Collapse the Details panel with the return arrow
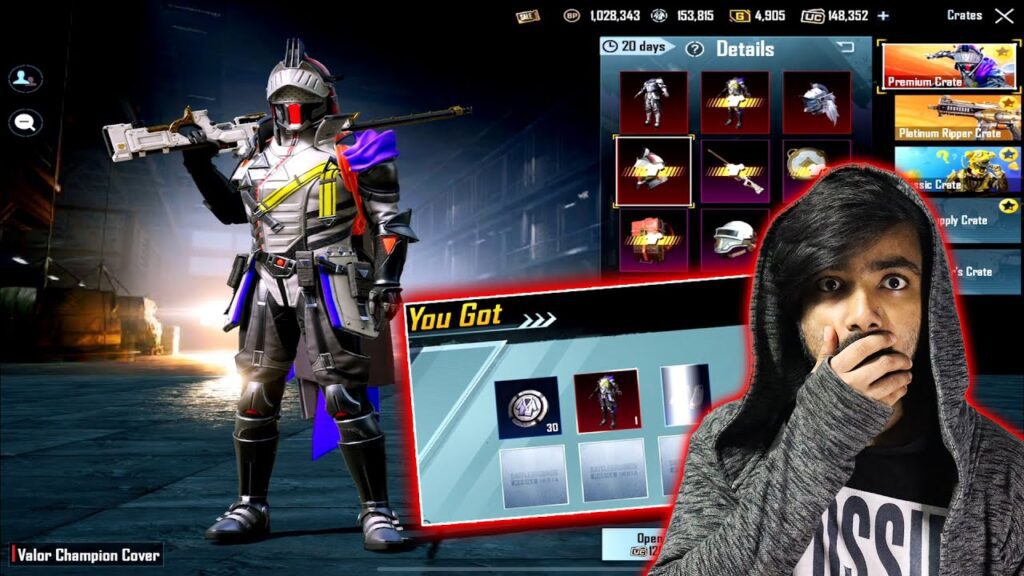Viewport: 1024px width, 576px height. pyautogui.click(x=845, y=47)
